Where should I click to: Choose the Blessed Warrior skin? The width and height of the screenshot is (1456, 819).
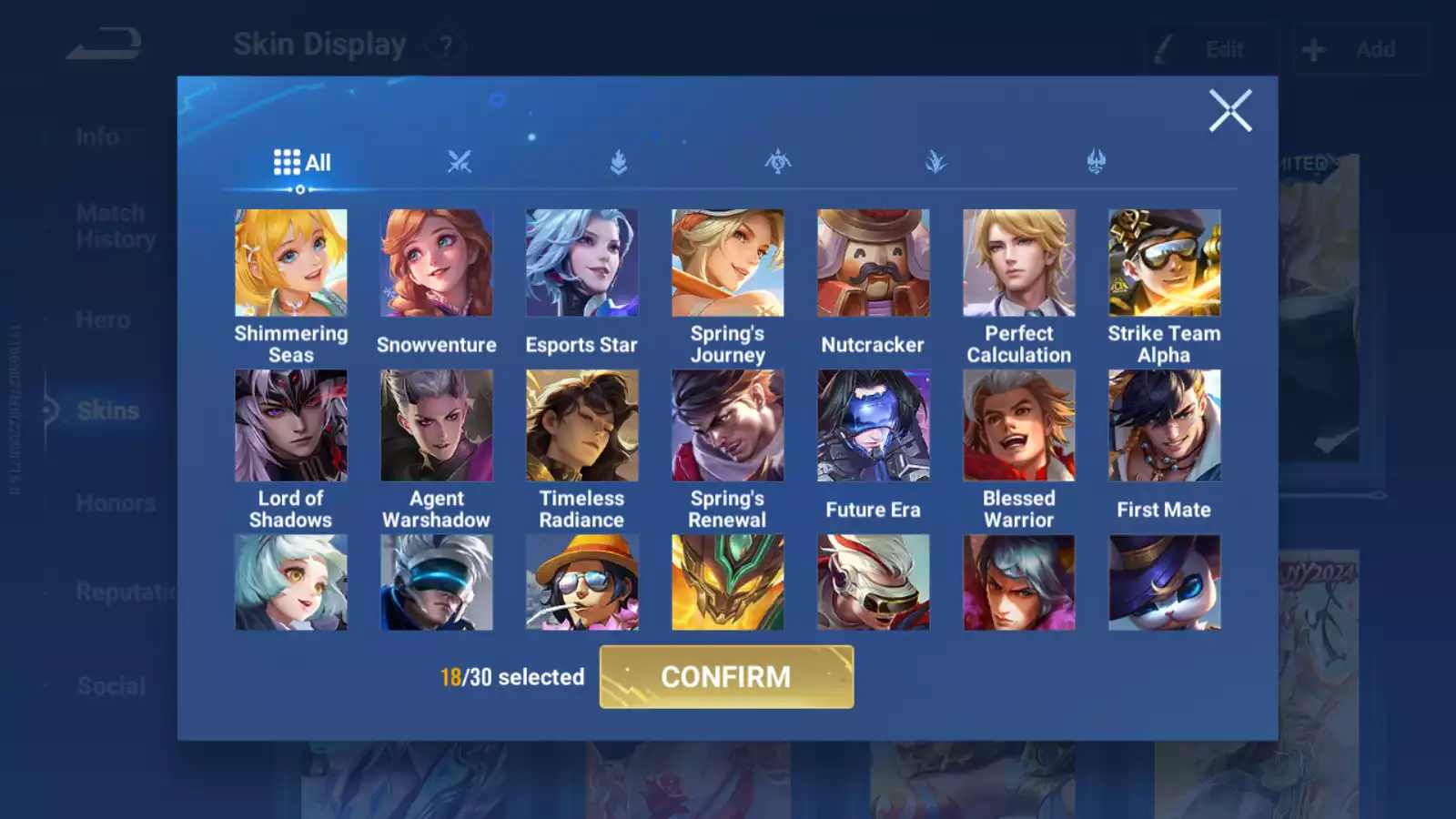(x=1019, y=425)
